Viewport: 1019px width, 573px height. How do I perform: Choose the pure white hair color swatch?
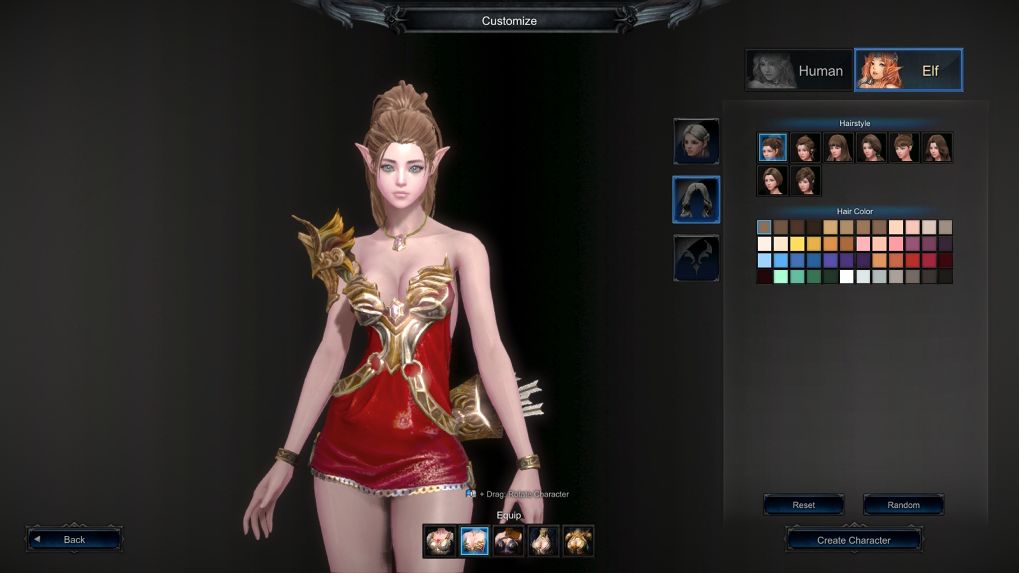pyautogui.click(x=846, y=277)
